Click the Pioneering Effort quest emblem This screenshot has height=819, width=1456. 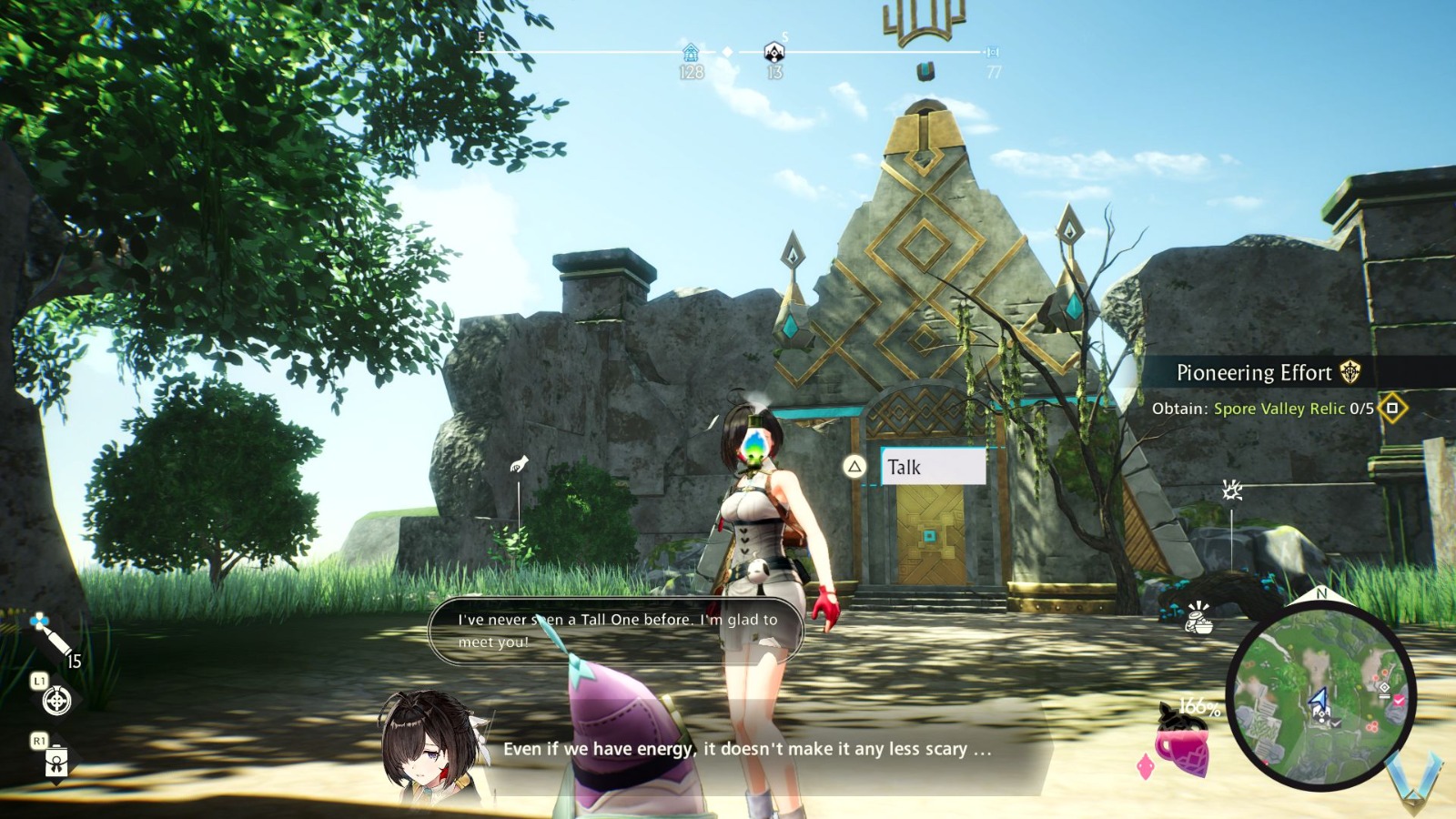pyautogui.click(x=1350, y=372)
